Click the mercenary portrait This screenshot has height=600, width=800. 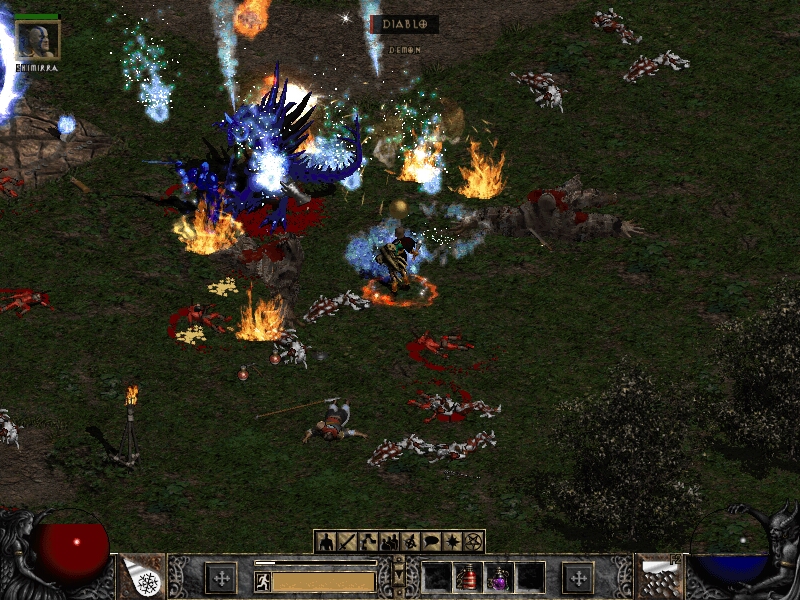[38, 40]
